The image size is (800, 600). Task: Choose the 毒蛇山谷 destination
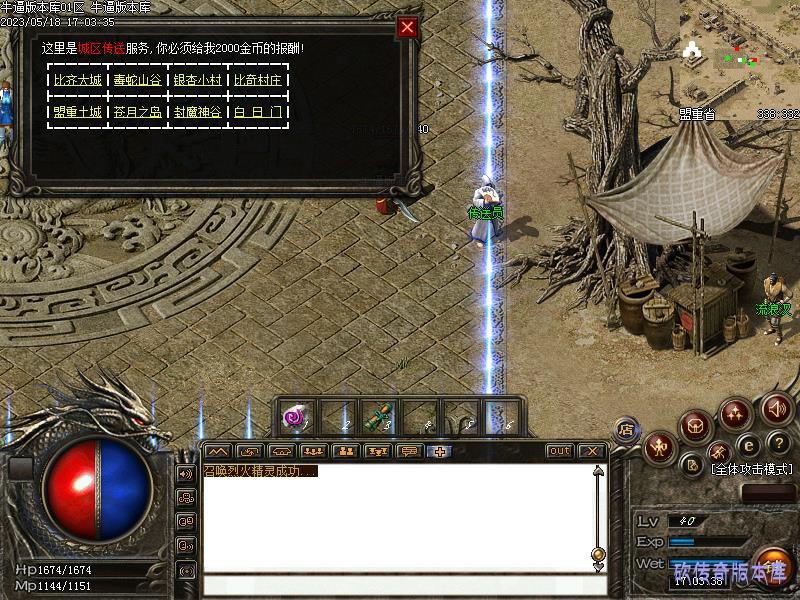click(x=137, y=80)
